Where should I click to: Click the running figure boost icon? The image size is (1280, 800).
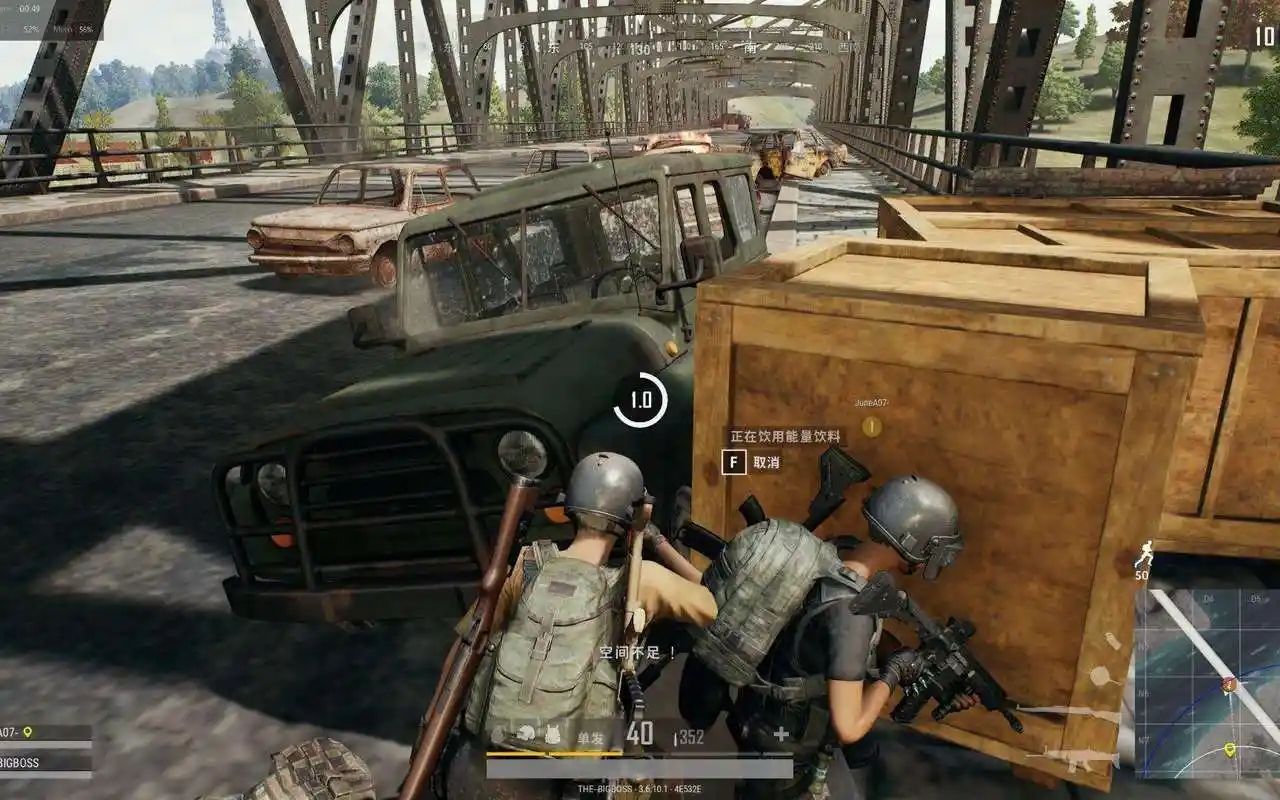point(1143,553)
